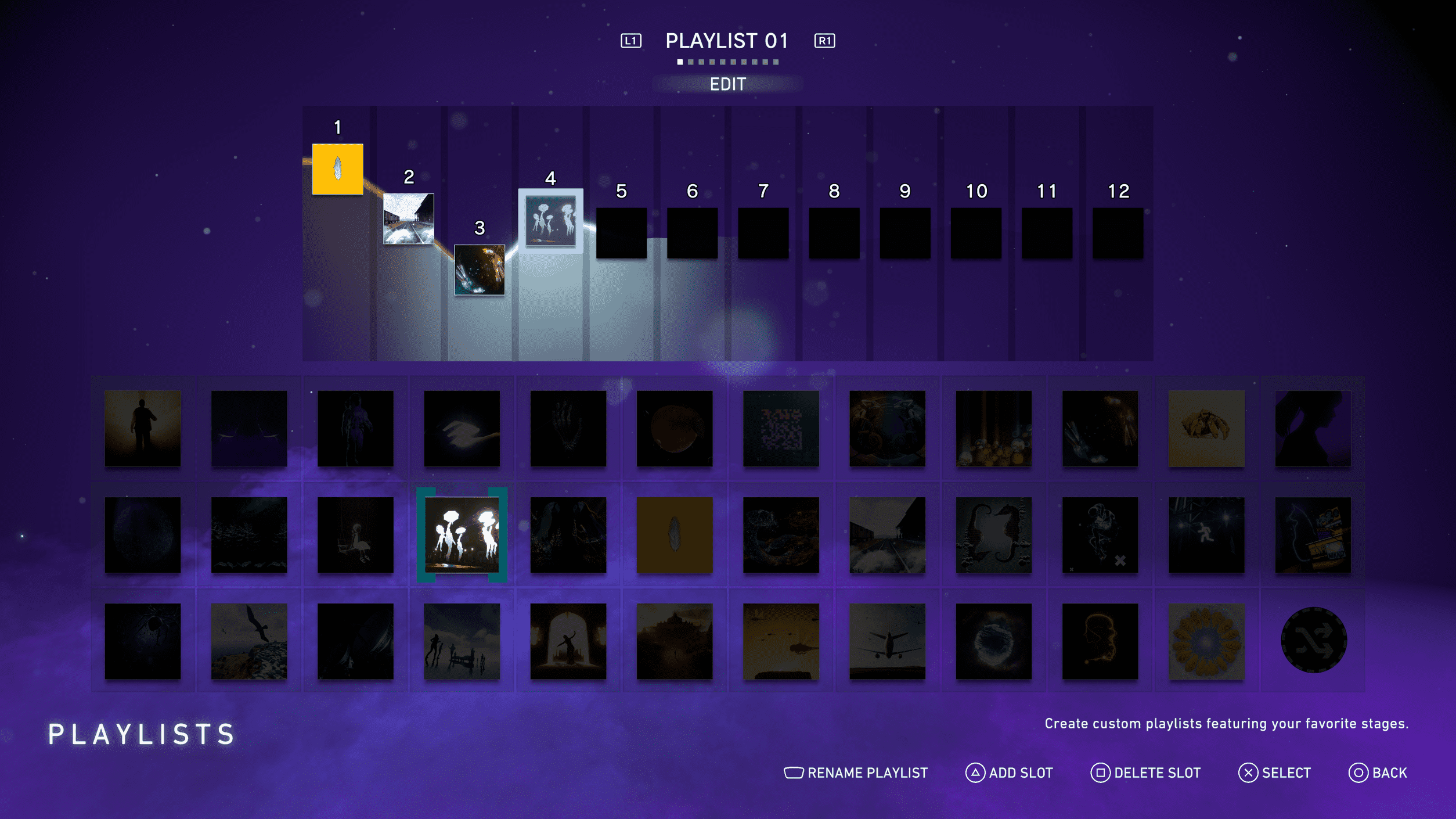This screenshot has height=819, width=1456.
Task: Select the astronaut stage thumbnail
Action: point(355,428)
